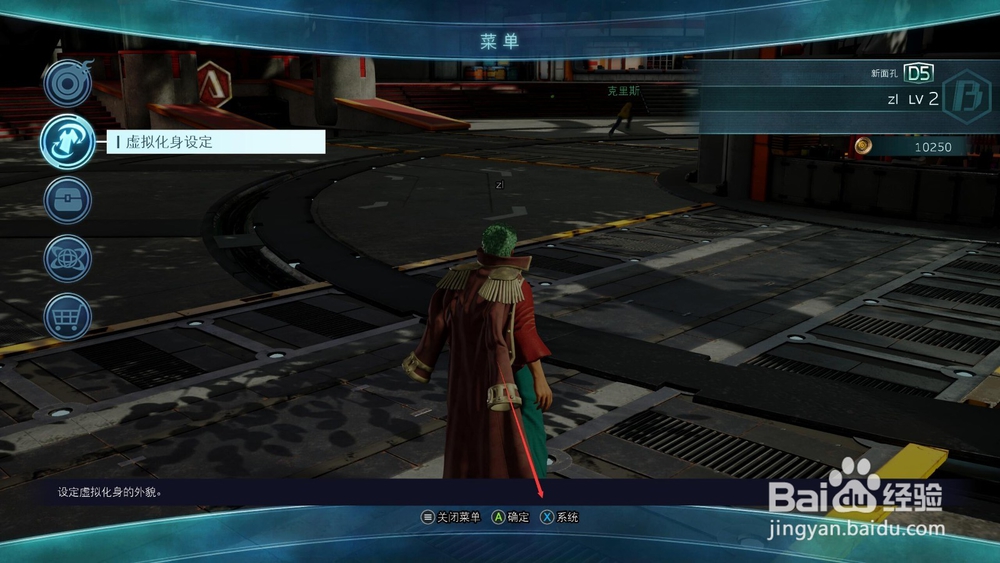The height and width of the screenshot is (563, 1000).
Task: Select the avatar outfit shirt icon
Action: (x=67, y=142)
